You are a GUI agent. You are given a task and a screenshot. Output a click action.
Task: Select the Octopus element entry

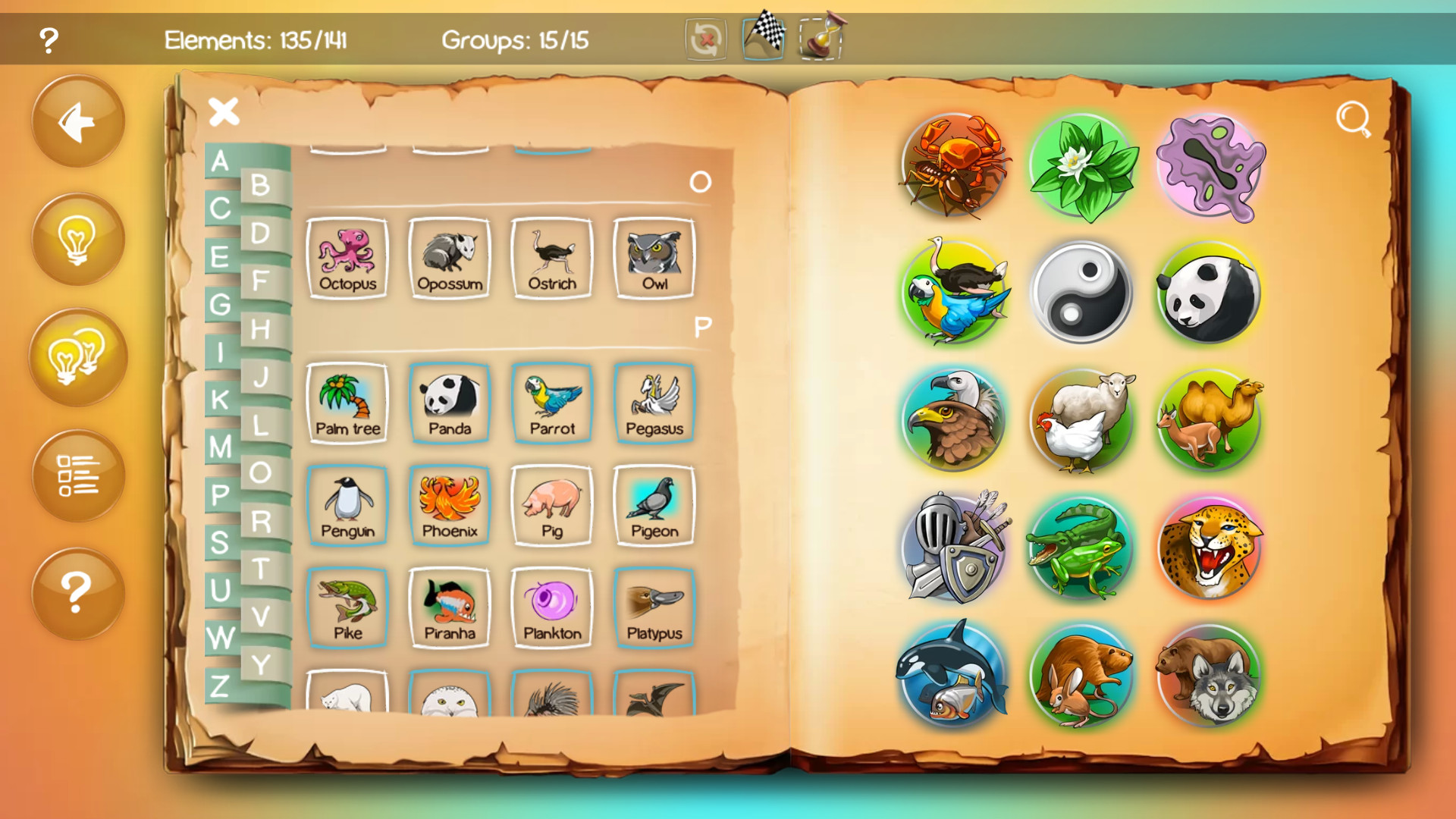pos(347,259)
